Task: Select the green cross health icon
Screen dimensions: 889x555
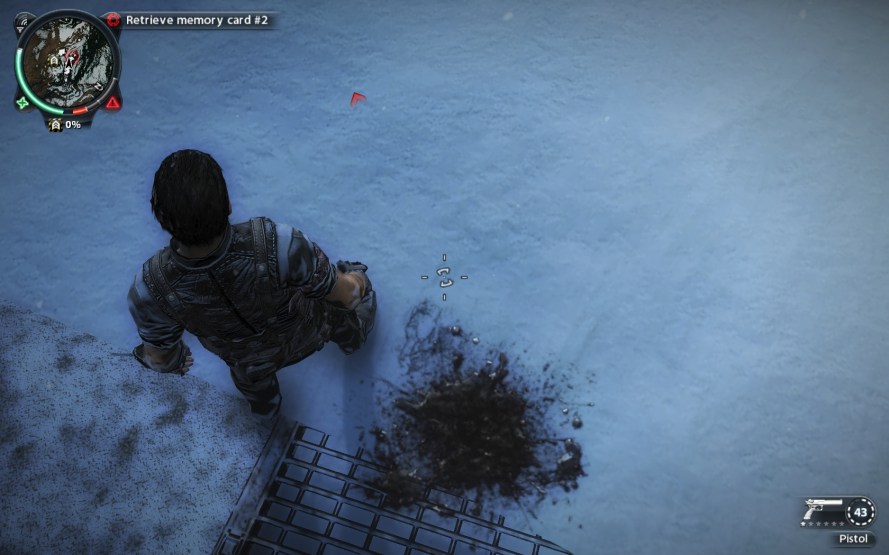Action: [22, 102]
